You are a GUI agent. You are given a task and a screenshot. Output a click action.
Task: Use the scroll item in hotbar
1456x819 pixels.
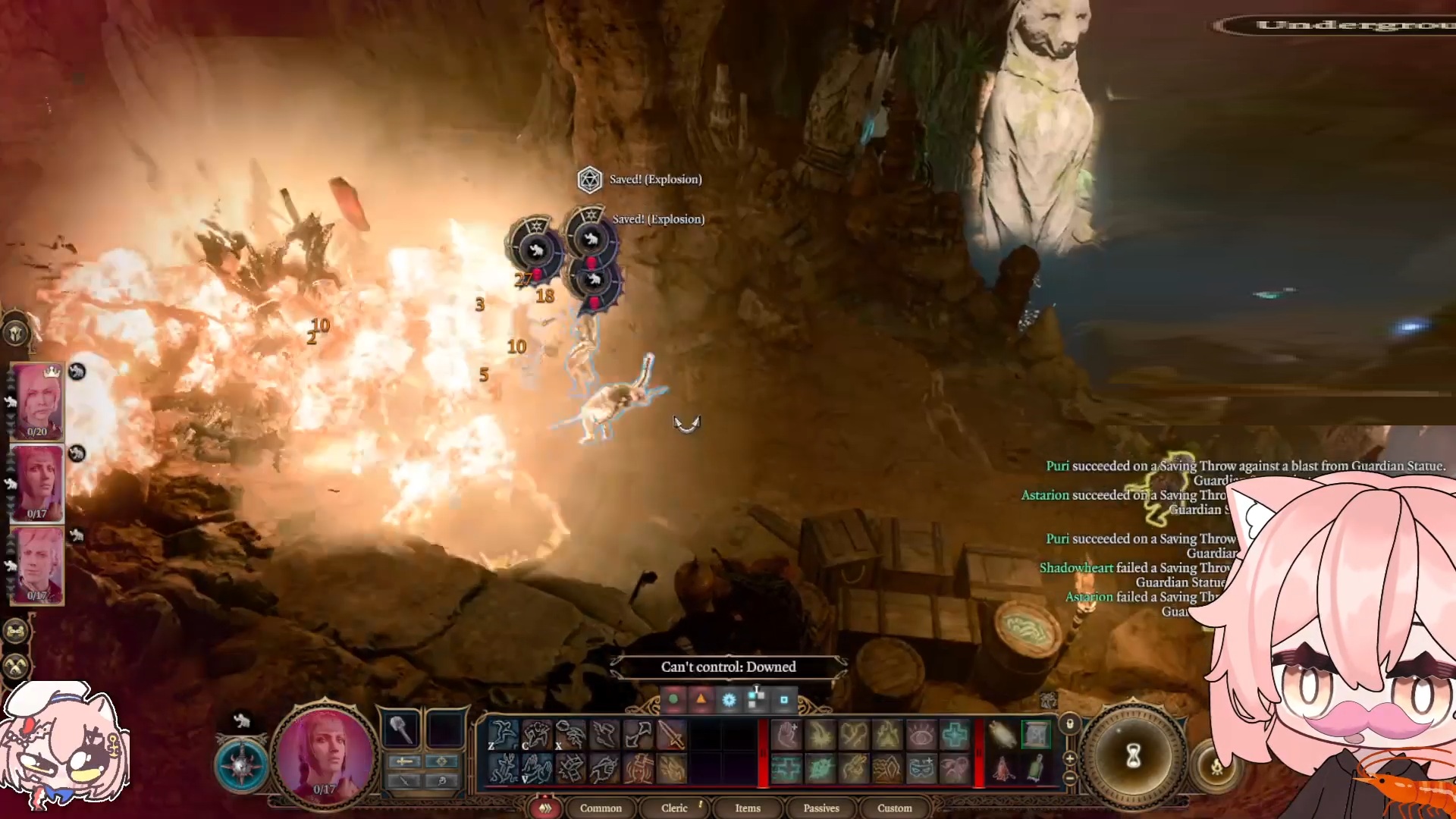(1003, 734)
